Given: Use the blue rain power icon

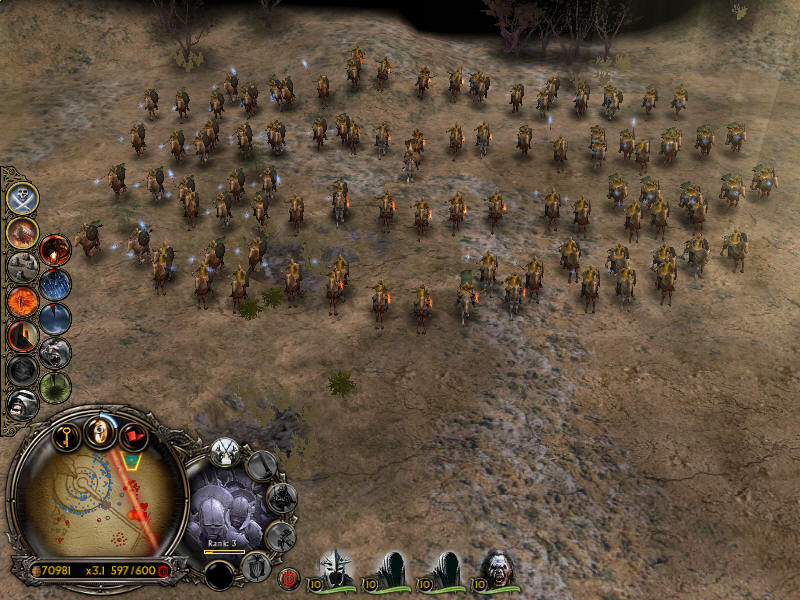Looking at the screenshot, I should coord(55,285).
